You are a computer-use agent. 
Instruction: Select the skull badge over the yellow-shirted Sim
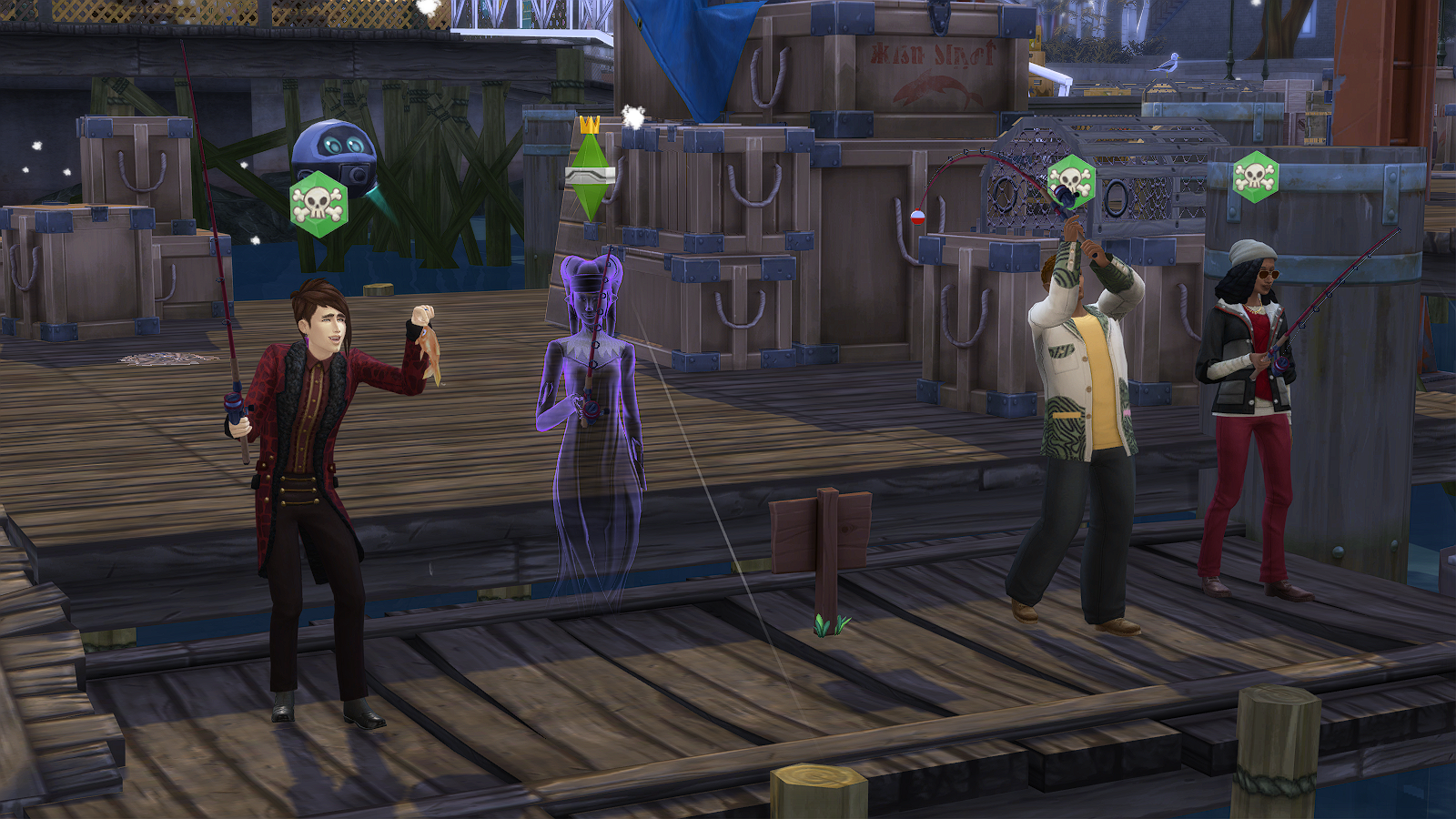1070,181
